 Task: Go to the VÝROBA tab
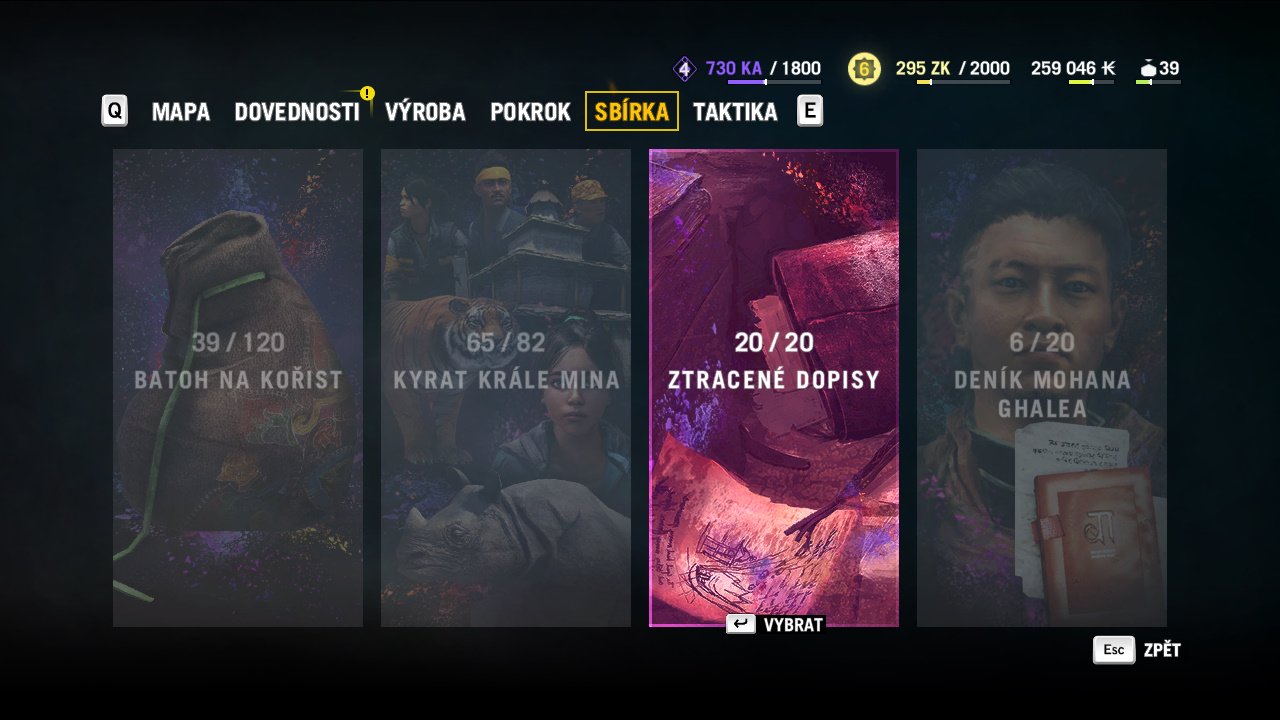pyautogui.click(x=425, y=111)
